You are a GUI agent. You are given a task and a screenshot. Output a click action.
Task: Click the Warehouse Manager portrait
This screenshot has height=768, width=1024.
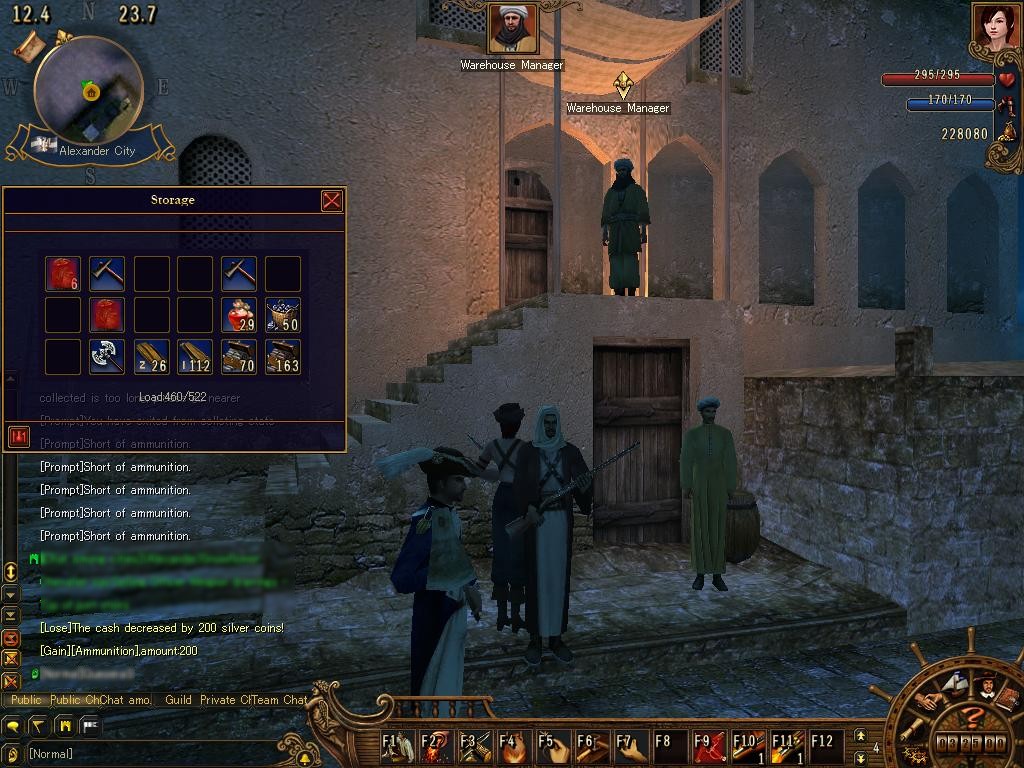pos(513,30)
